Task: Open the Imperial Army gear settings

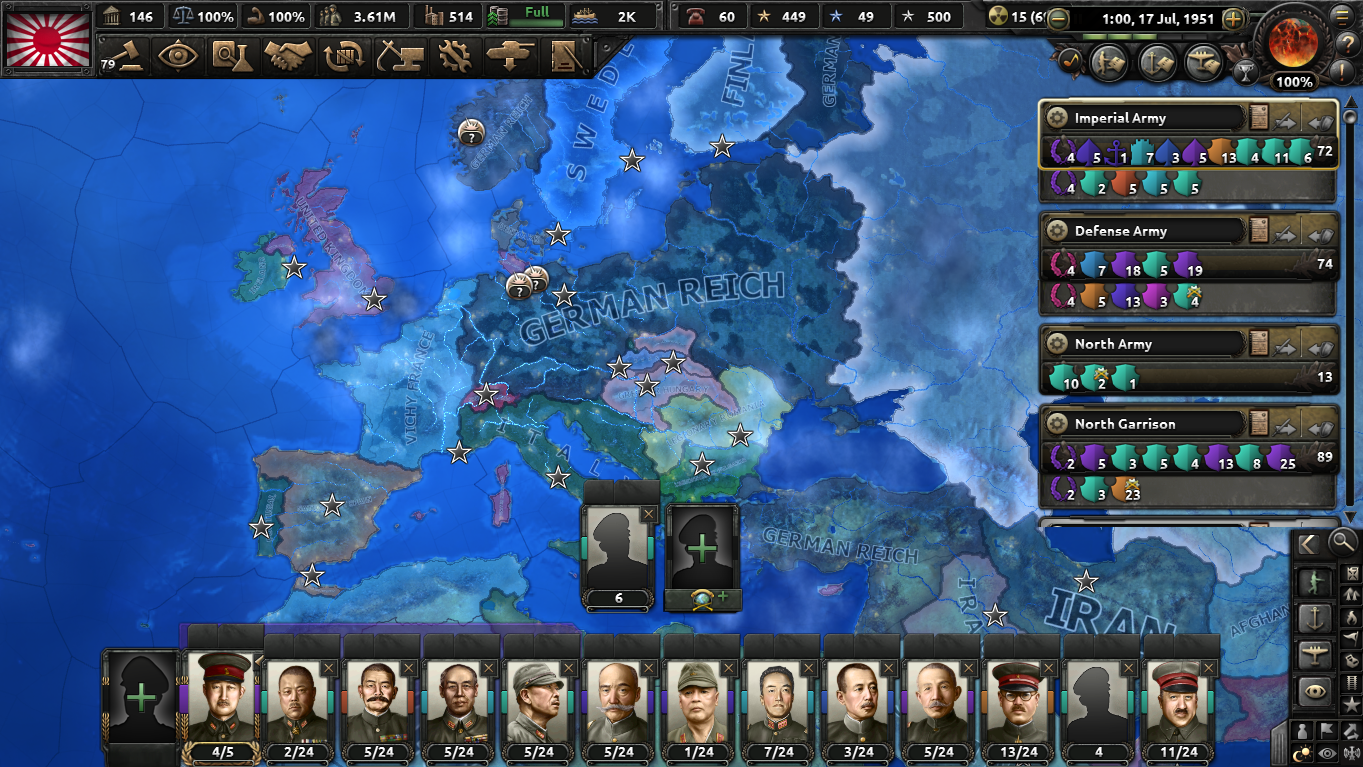Action: pos(1058,117)
